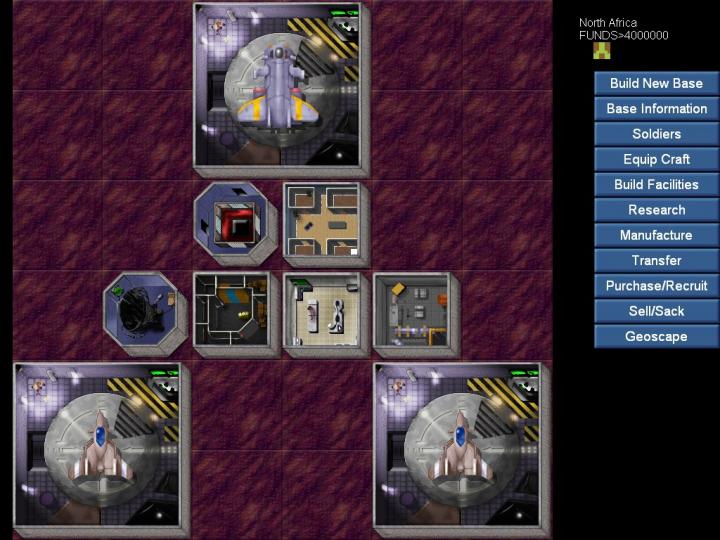
Task: Choose Build Facilities
Action: point(656,184)
